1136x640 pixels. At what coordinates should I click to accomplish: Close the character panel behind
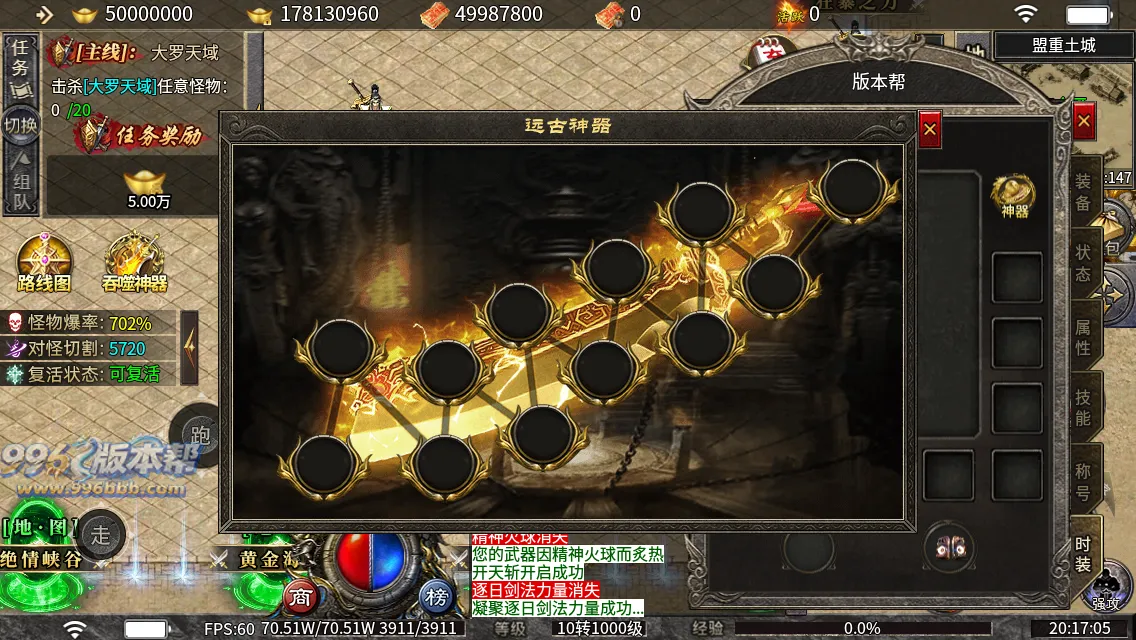pyautogui.click(x=1084, y=122)
